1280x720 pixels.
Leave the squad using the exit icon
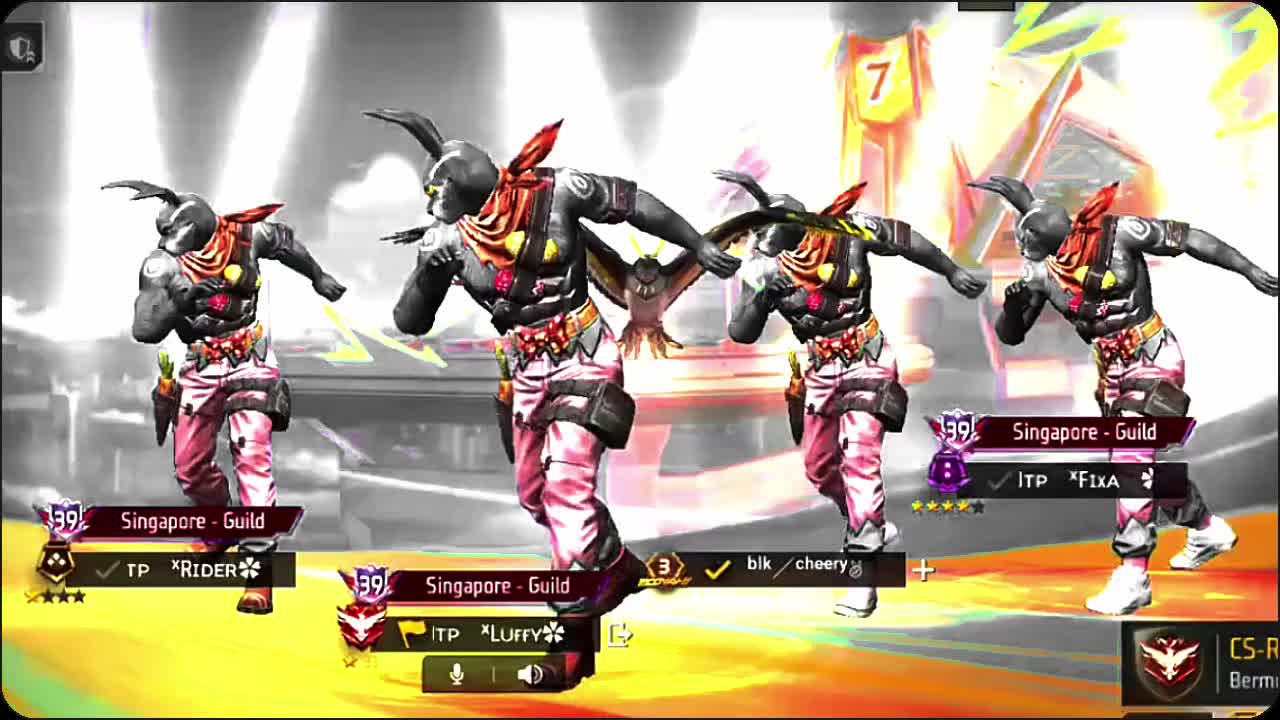[x=619, y=634]
